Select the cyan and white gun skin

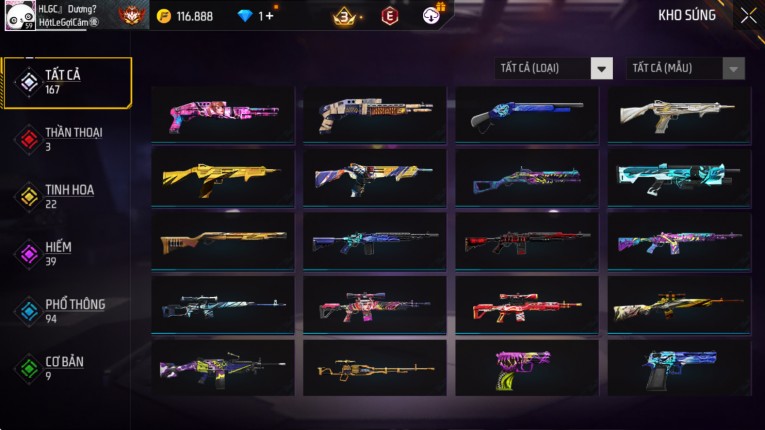click(679, 177)
